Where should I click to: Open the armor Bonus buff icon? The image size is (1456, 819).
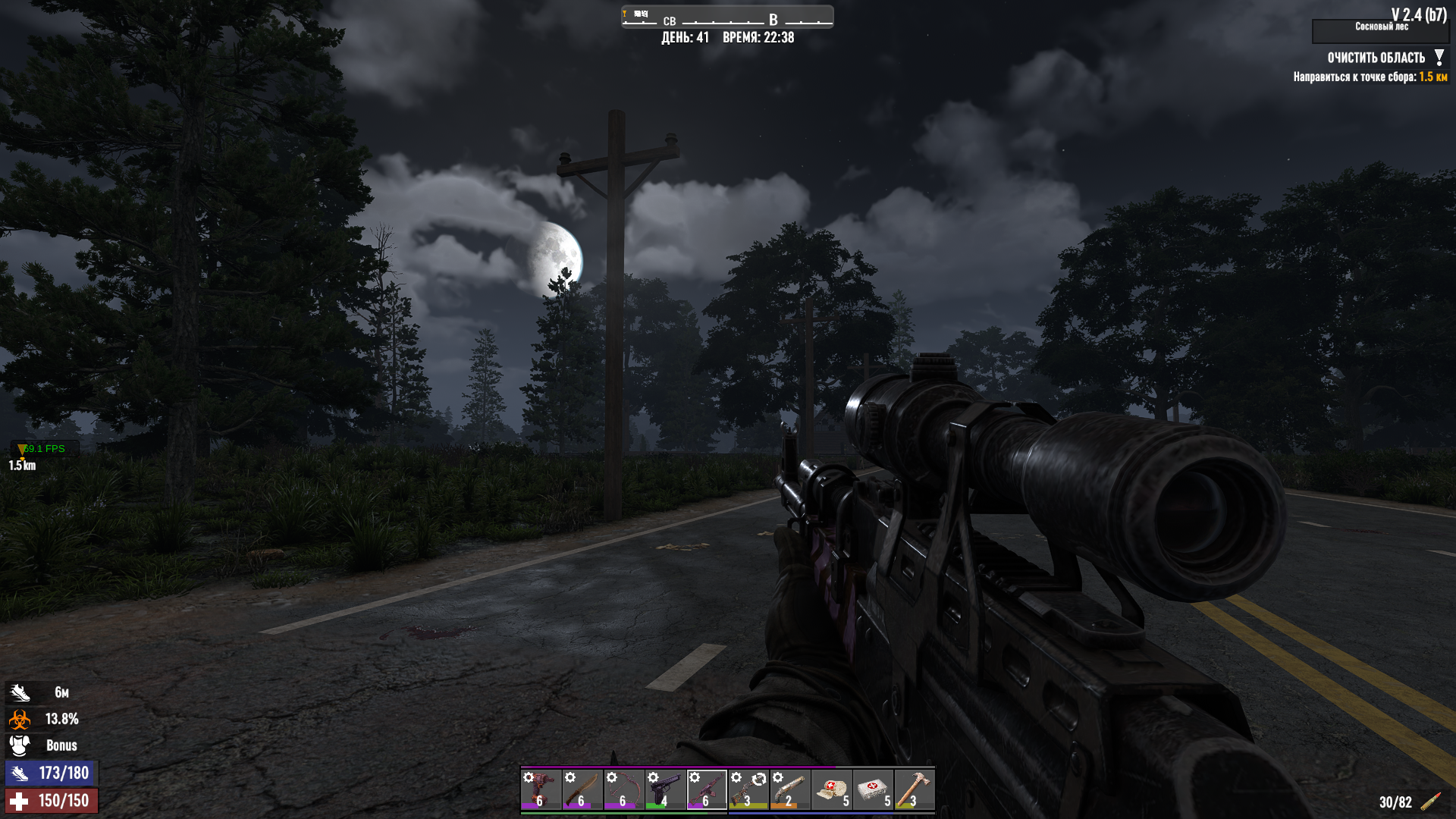[20, 745]
